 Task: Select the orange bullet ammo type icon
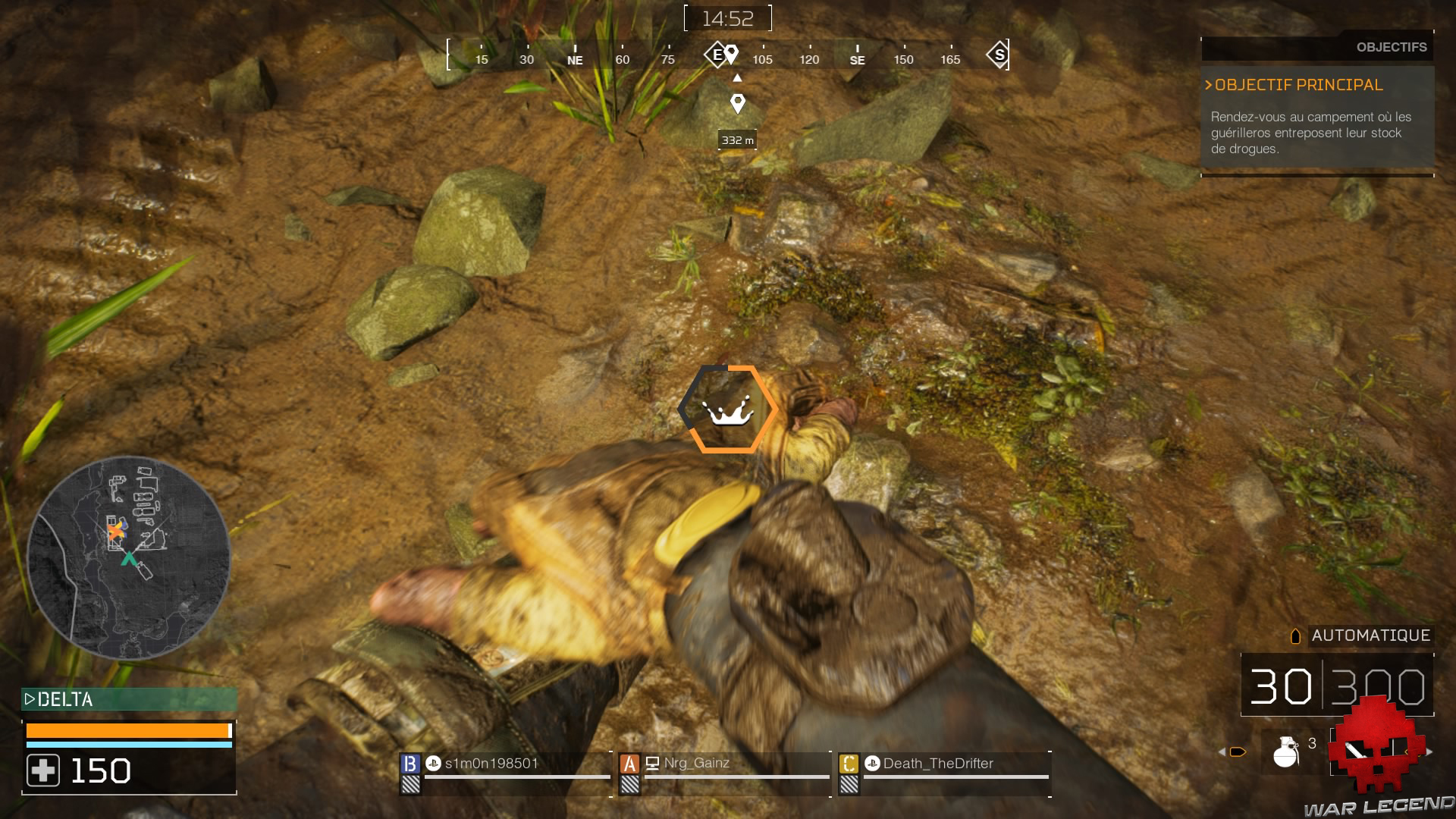[1238, 752]
